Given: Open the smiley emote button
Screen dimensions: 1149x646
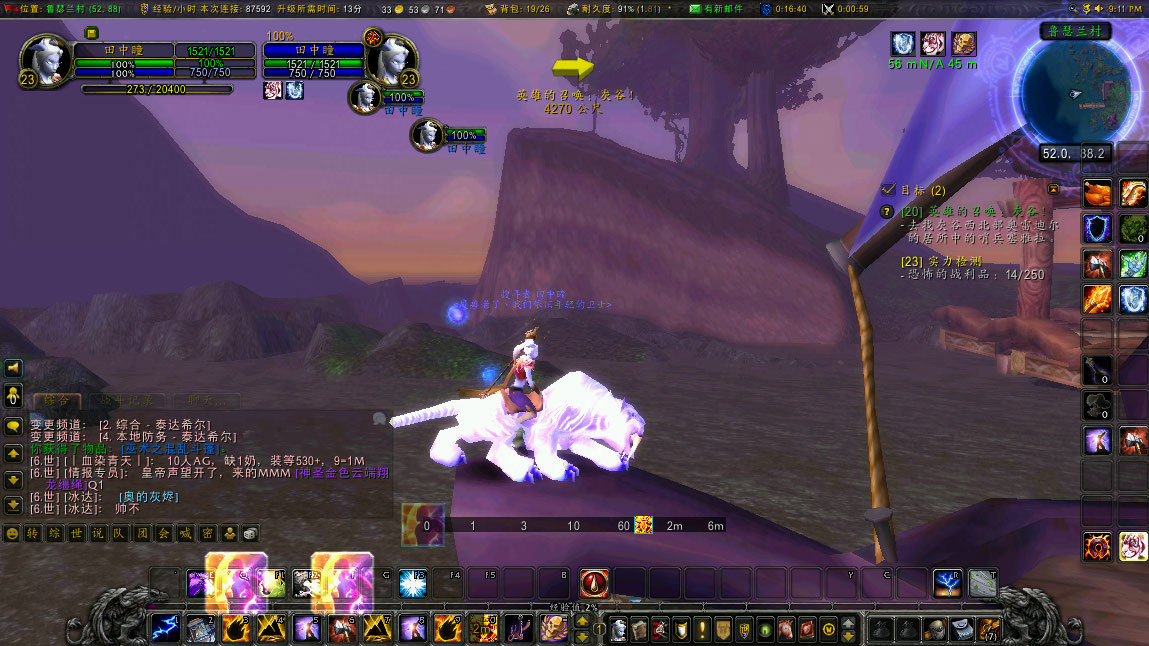Looking at the screenshot, I should pyautogui.click(x=12, y=533).
